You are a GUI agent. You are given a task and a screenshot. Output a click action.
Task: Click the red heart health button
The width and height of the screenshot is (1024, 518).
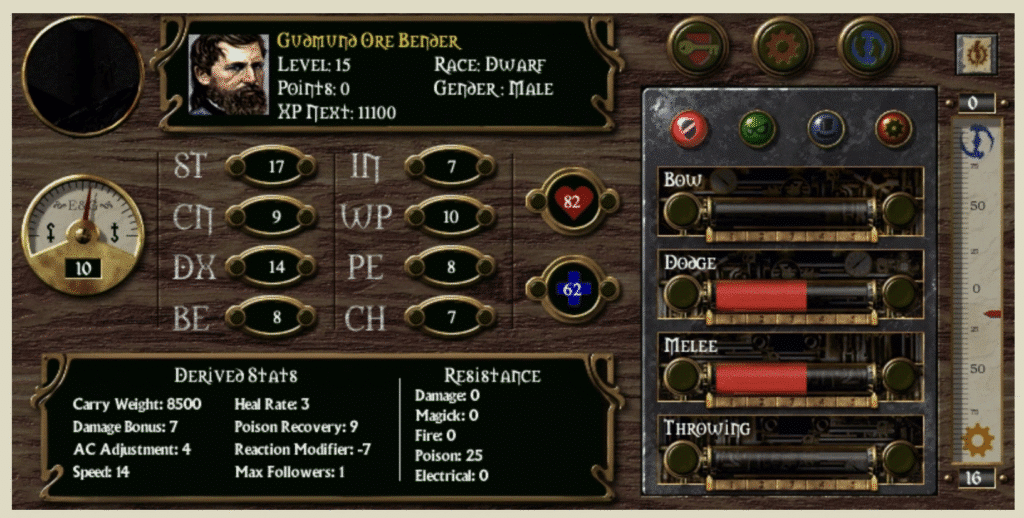(573, 201)
